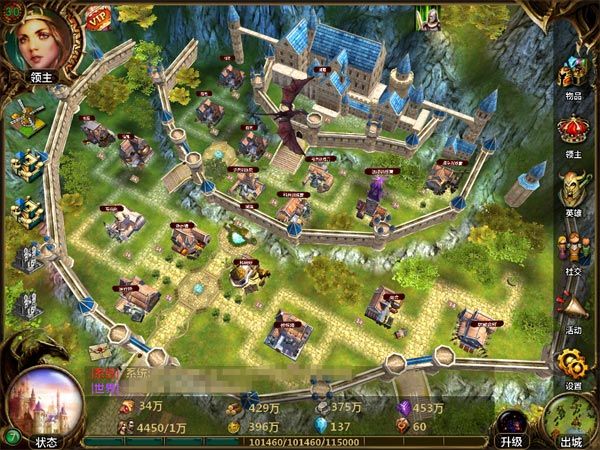Open the Heroes menu (英雄)
Image resolution: width=600 pixels, height=450 pixels.
[x=573, y=188]
